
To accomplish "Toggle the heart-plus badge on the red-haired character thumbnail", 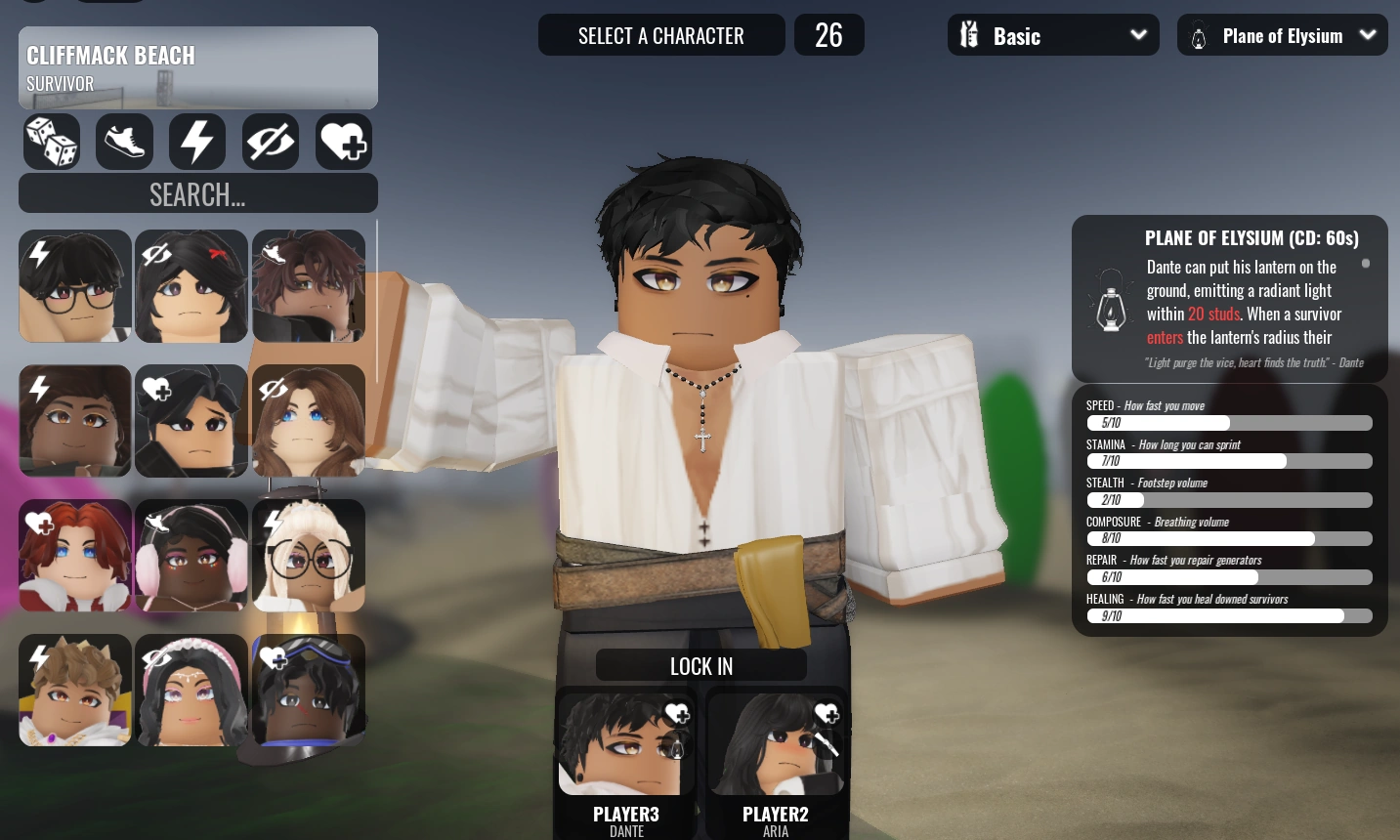I will (x=40, y=524).
